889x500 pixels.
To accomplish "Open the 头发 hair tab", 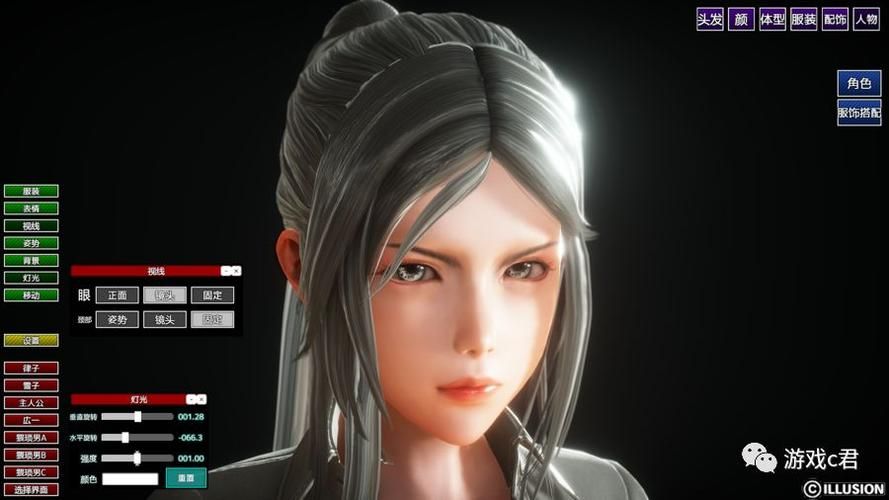I will tap(710, 20).
